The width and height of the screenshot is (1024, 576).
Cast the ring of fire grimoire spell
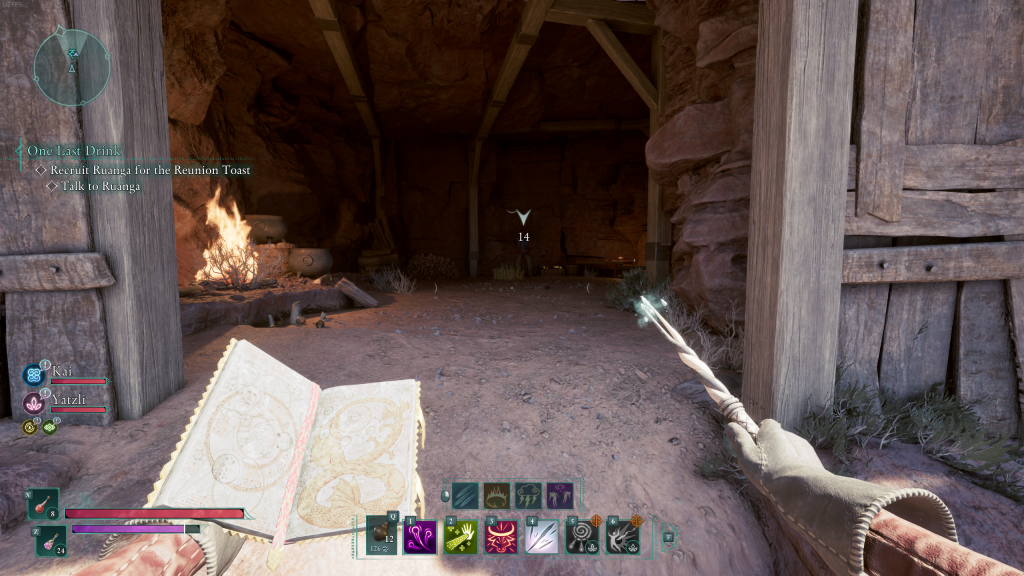(x=497, y=495)
